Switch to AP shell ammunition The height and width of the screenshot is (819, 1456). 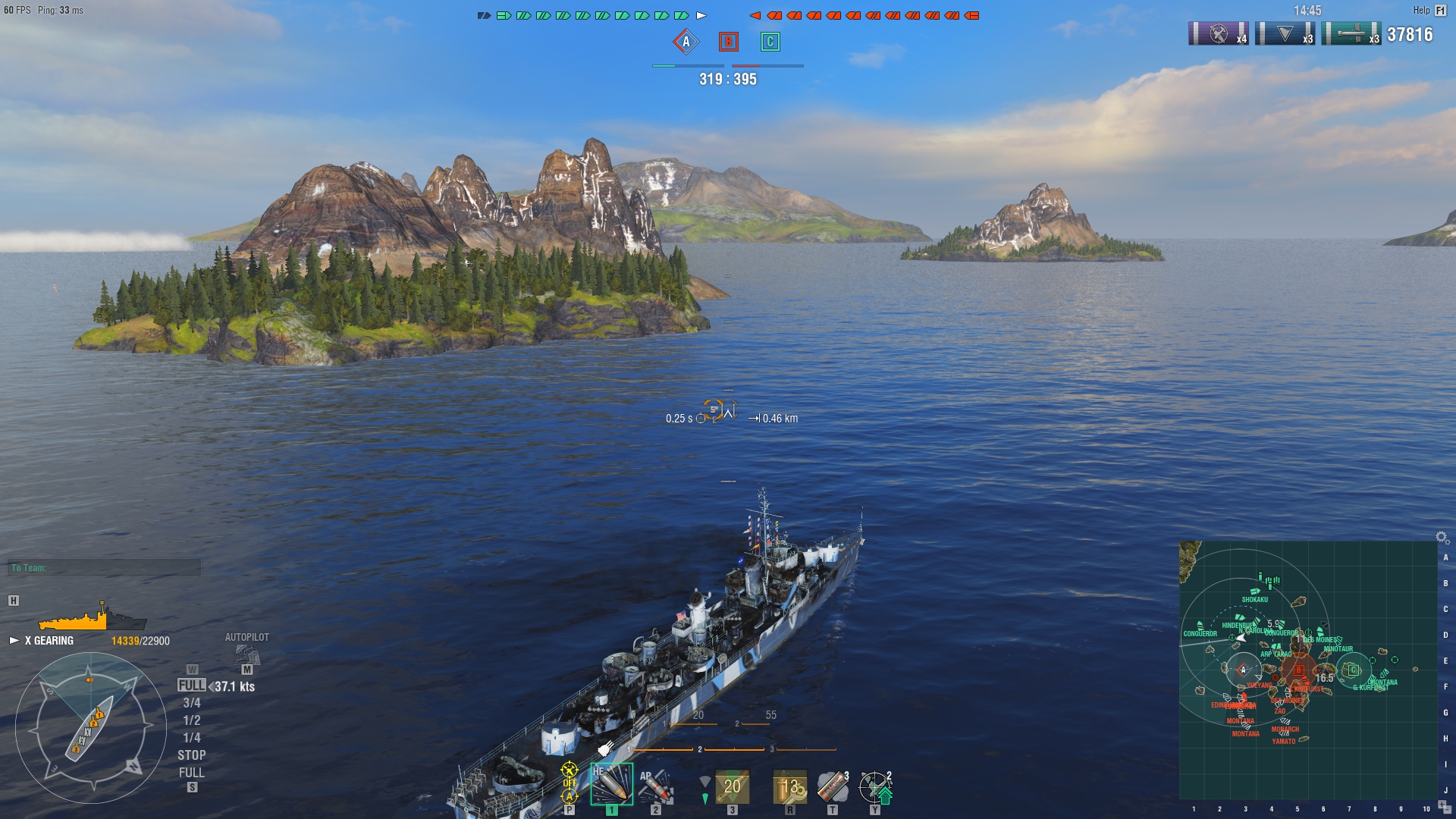pos(655,786)
